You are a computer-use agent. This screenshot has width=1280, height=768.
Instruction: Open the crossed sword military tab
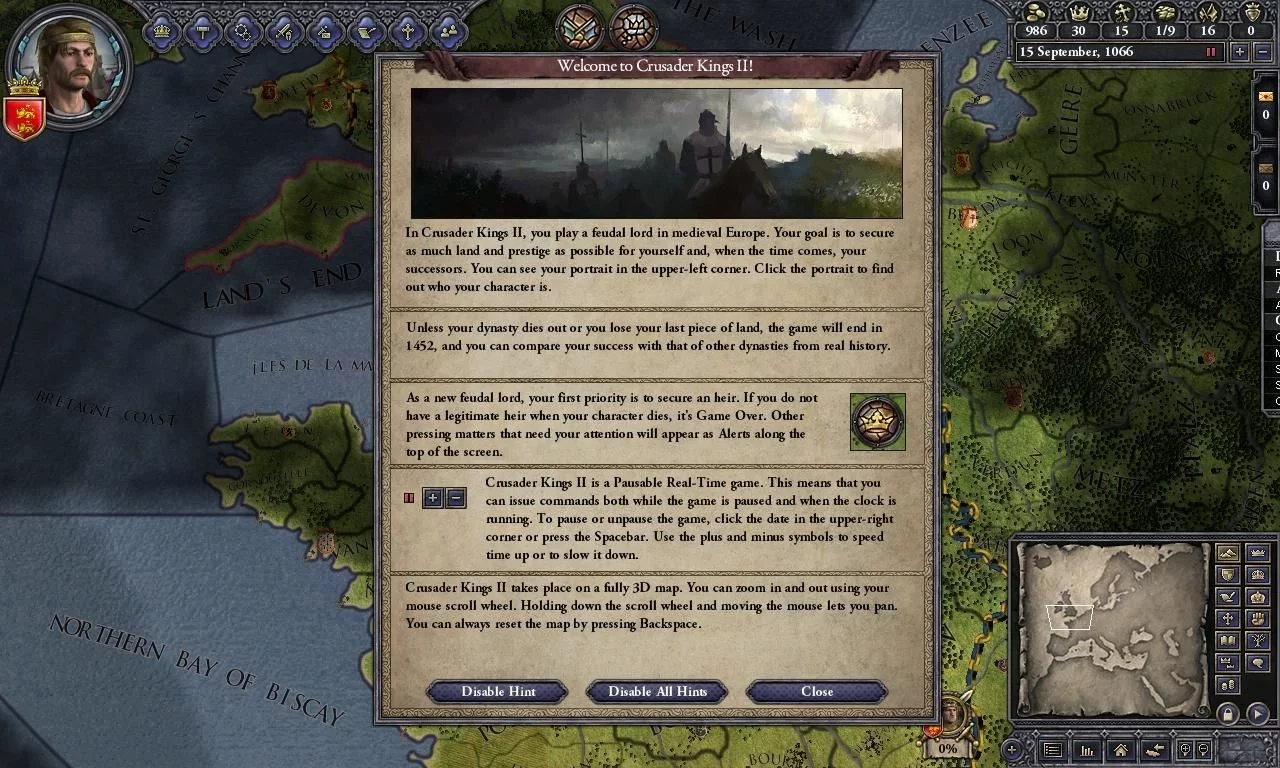[284, 31]
